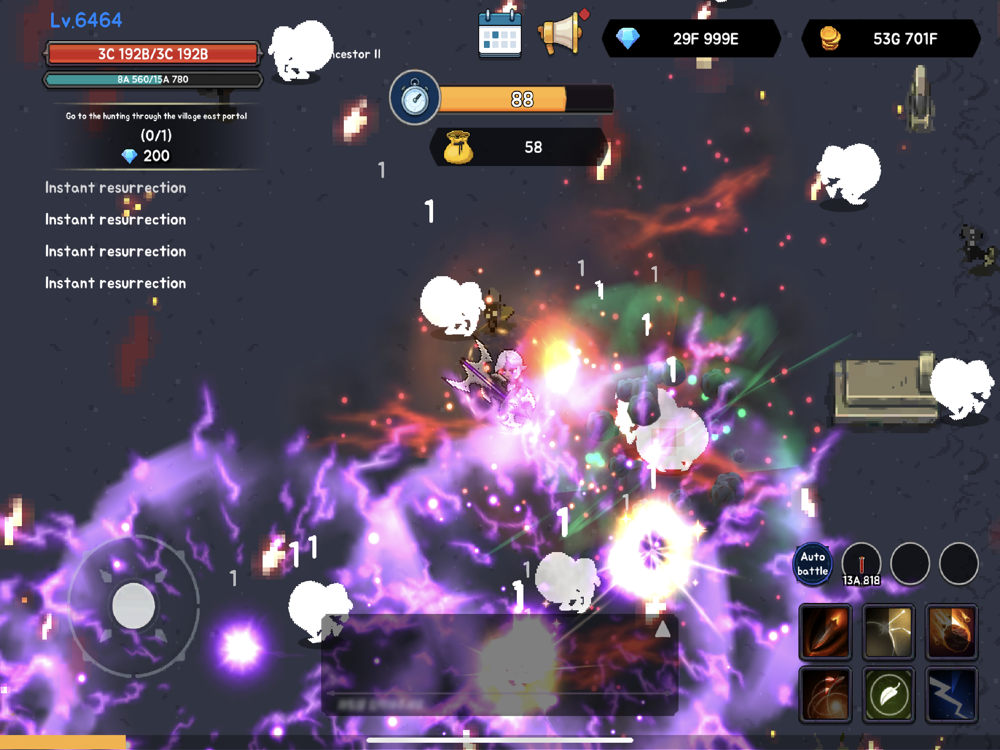
Task: Use the red potion quick slot
Action: click(x=861, y=564)
